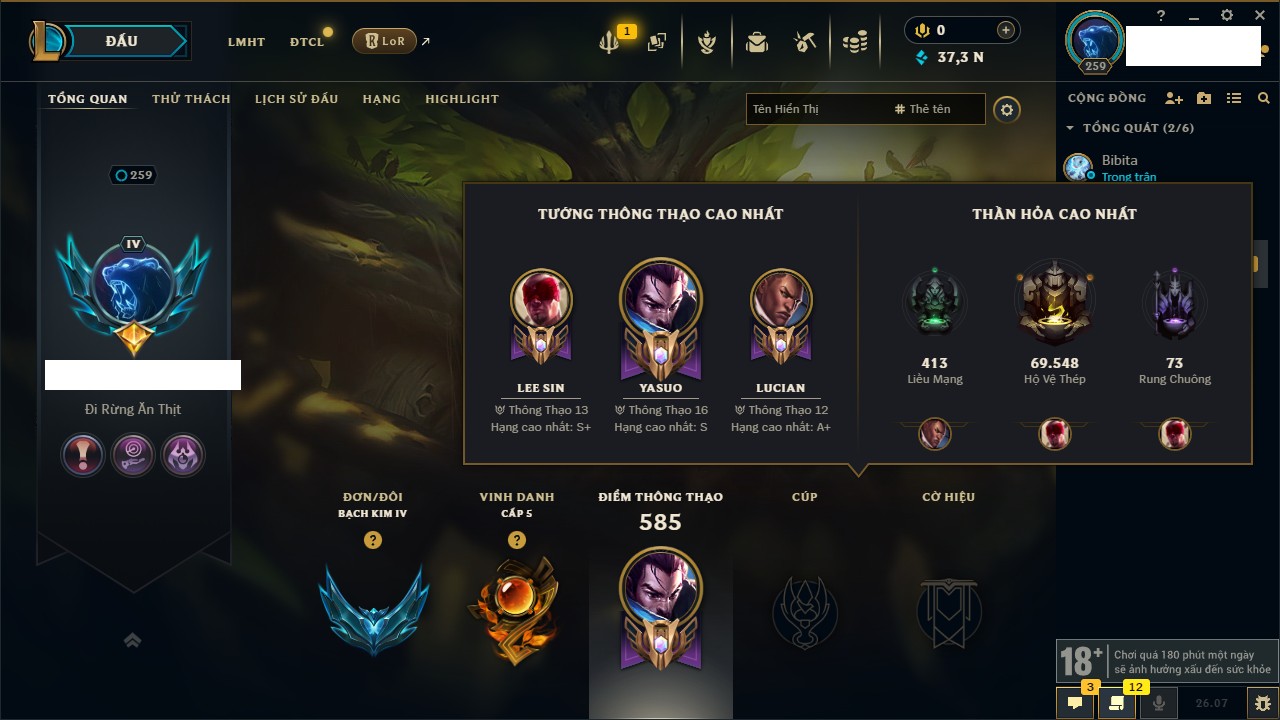
Task: Click the Tên Hiển Thị search field
Action: click(x=815, y=109)
